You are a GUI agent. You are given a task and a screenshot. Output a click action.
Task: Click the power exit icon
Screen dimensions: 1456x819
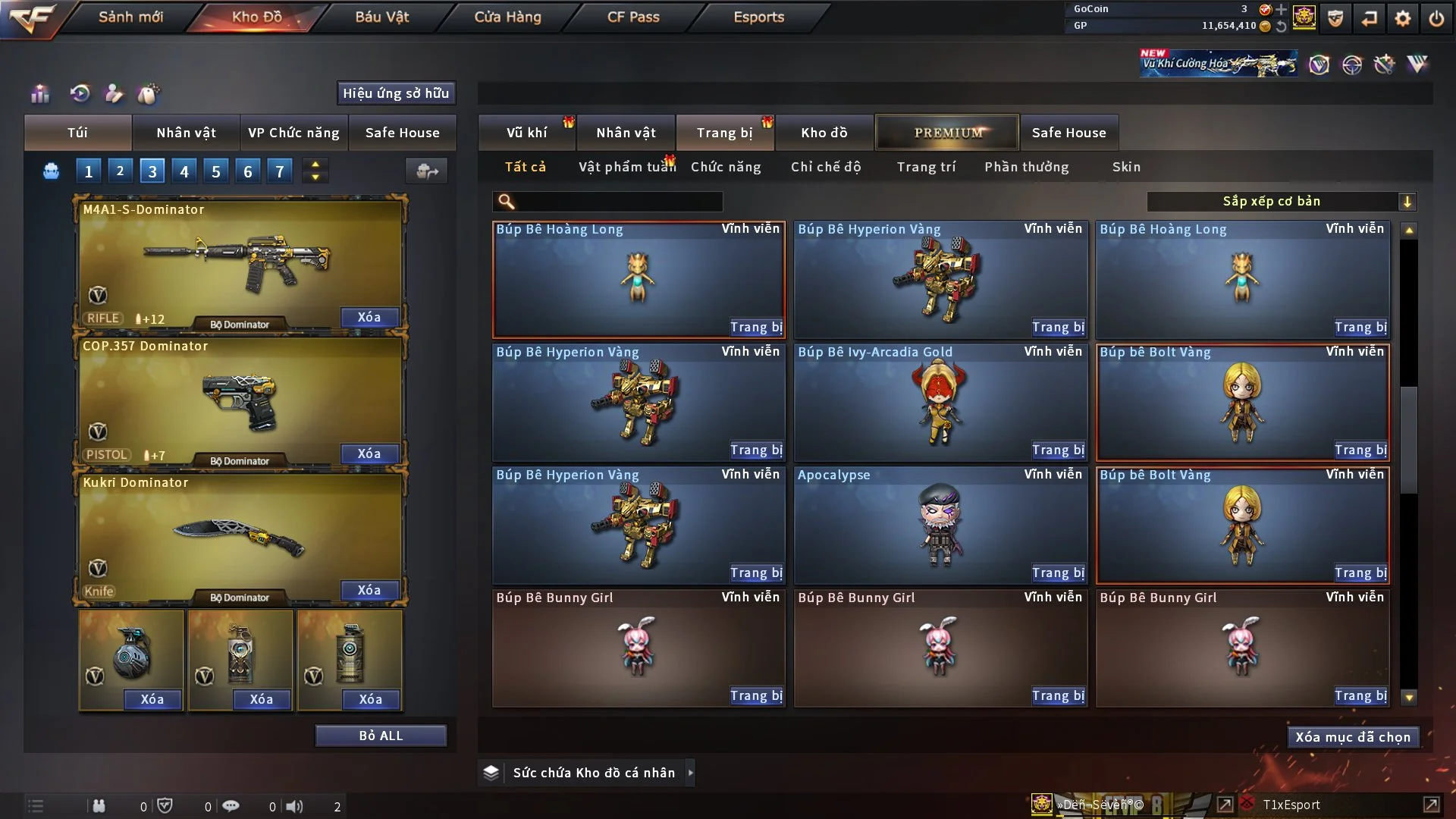point(1436,18)
